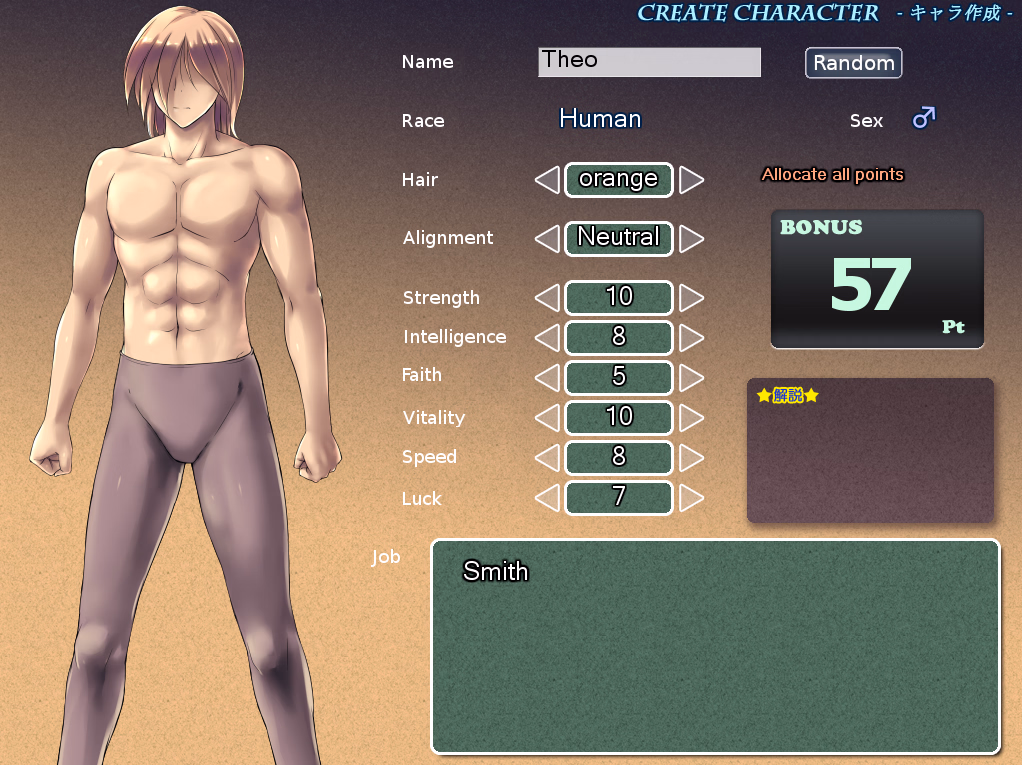Add a point to Luck
The image size is (1022, 765).
pyautogui.click(x=691, y=497)
